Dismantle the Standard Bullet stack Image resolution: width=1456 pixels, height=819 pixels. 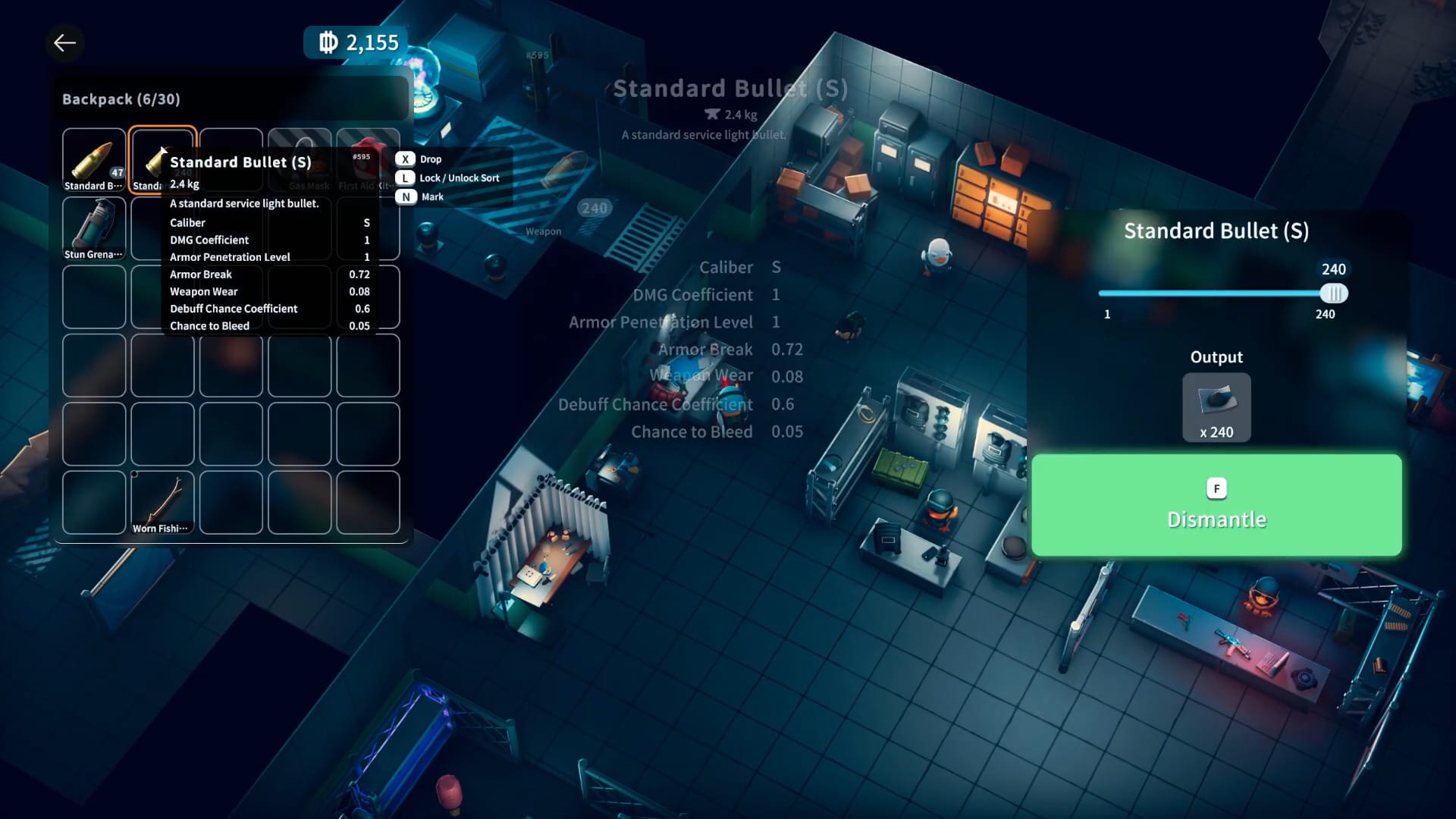1216,505
